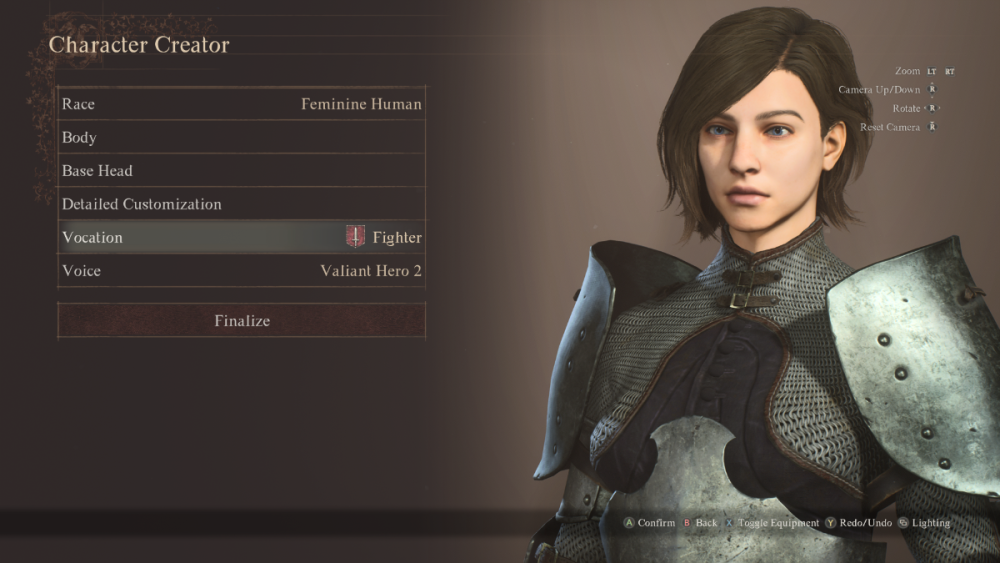Open the Body customization entry
1000x563 pixels.
click(241, 137)
